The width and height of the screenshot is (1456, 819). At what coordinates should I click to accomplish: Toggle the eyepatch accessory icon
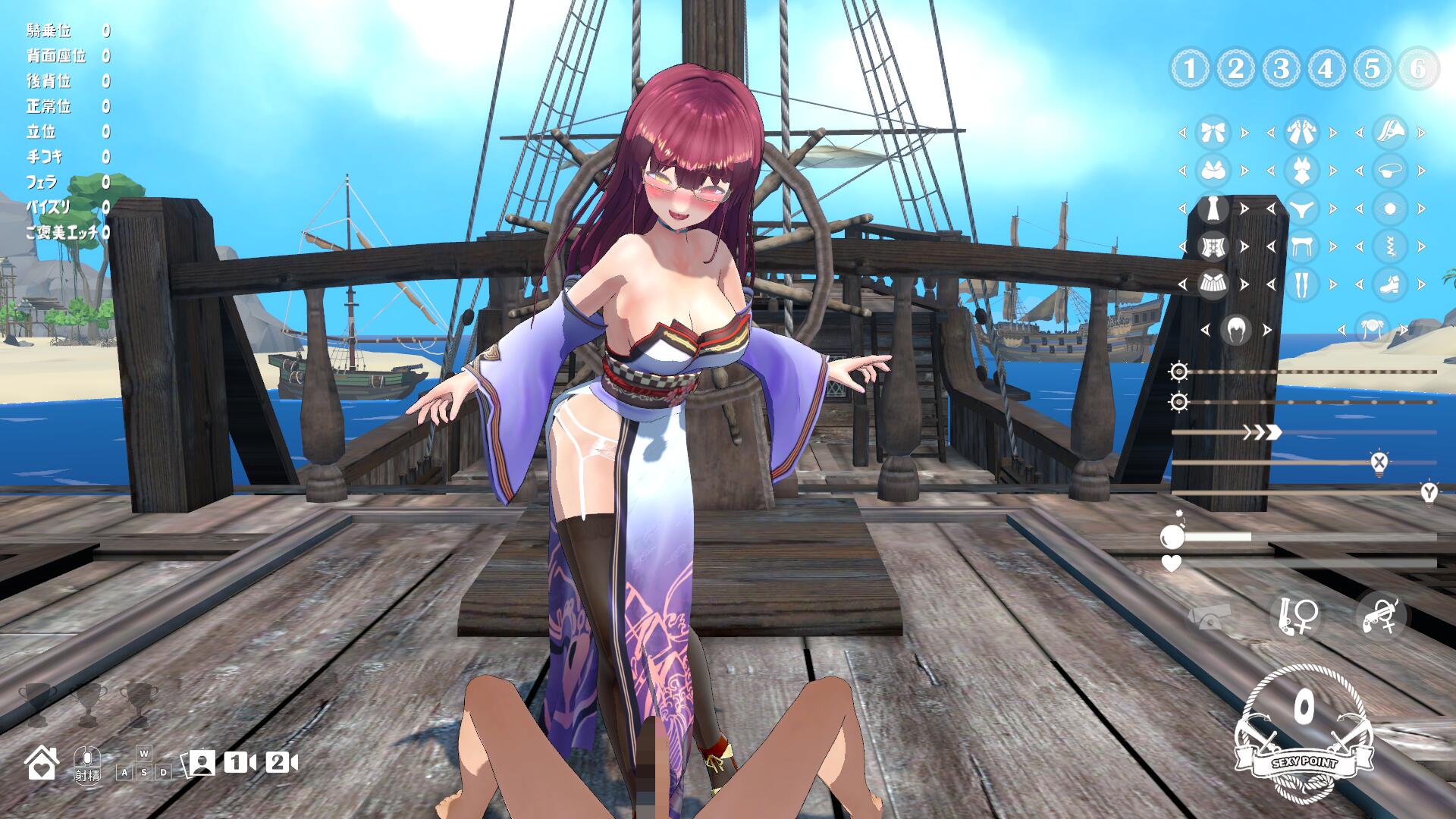click(x=1390, y=170)
